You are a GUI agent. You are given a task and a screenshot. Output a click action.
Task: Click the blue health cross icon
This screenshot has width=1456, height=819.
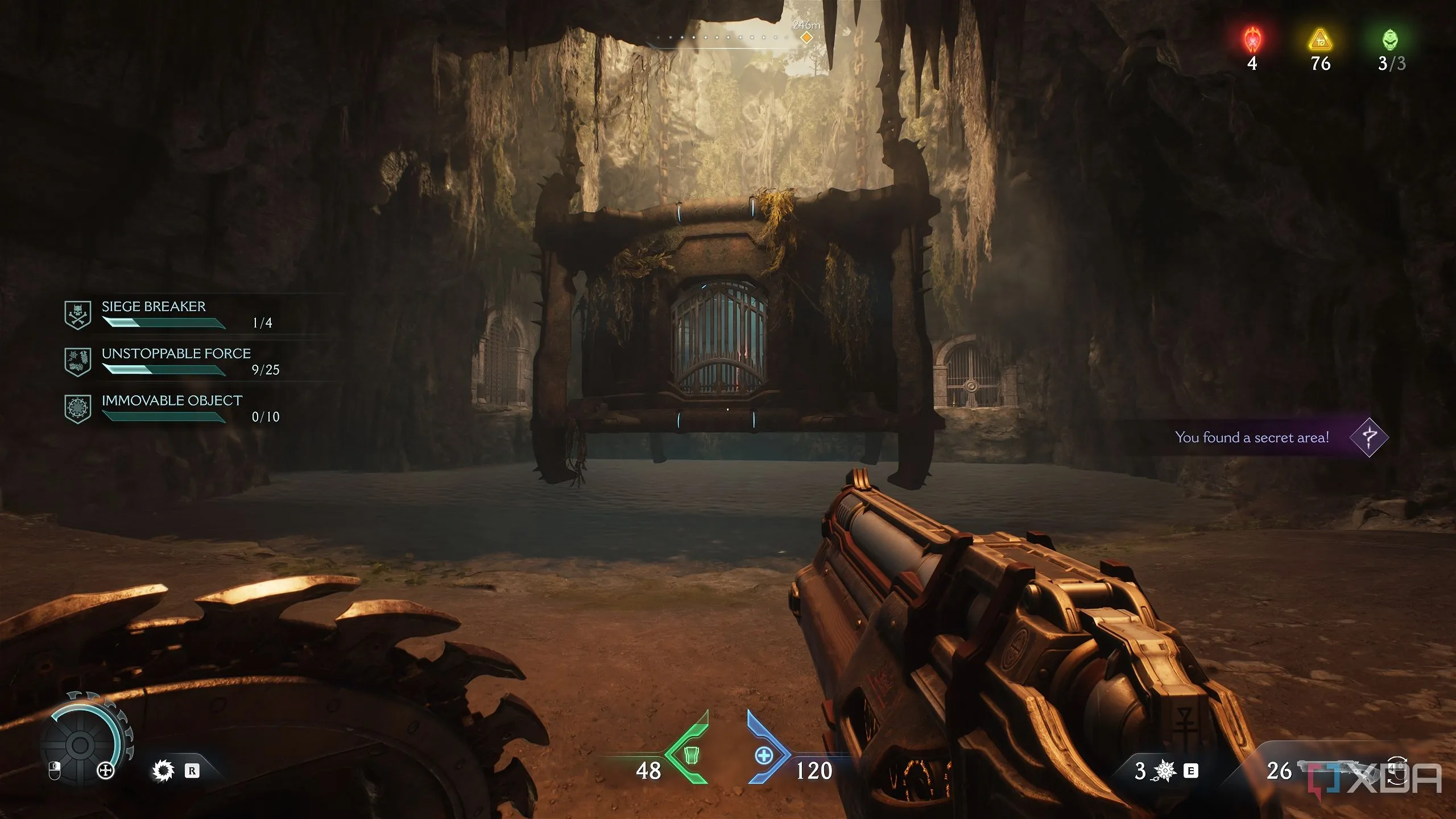click(764, 756)
